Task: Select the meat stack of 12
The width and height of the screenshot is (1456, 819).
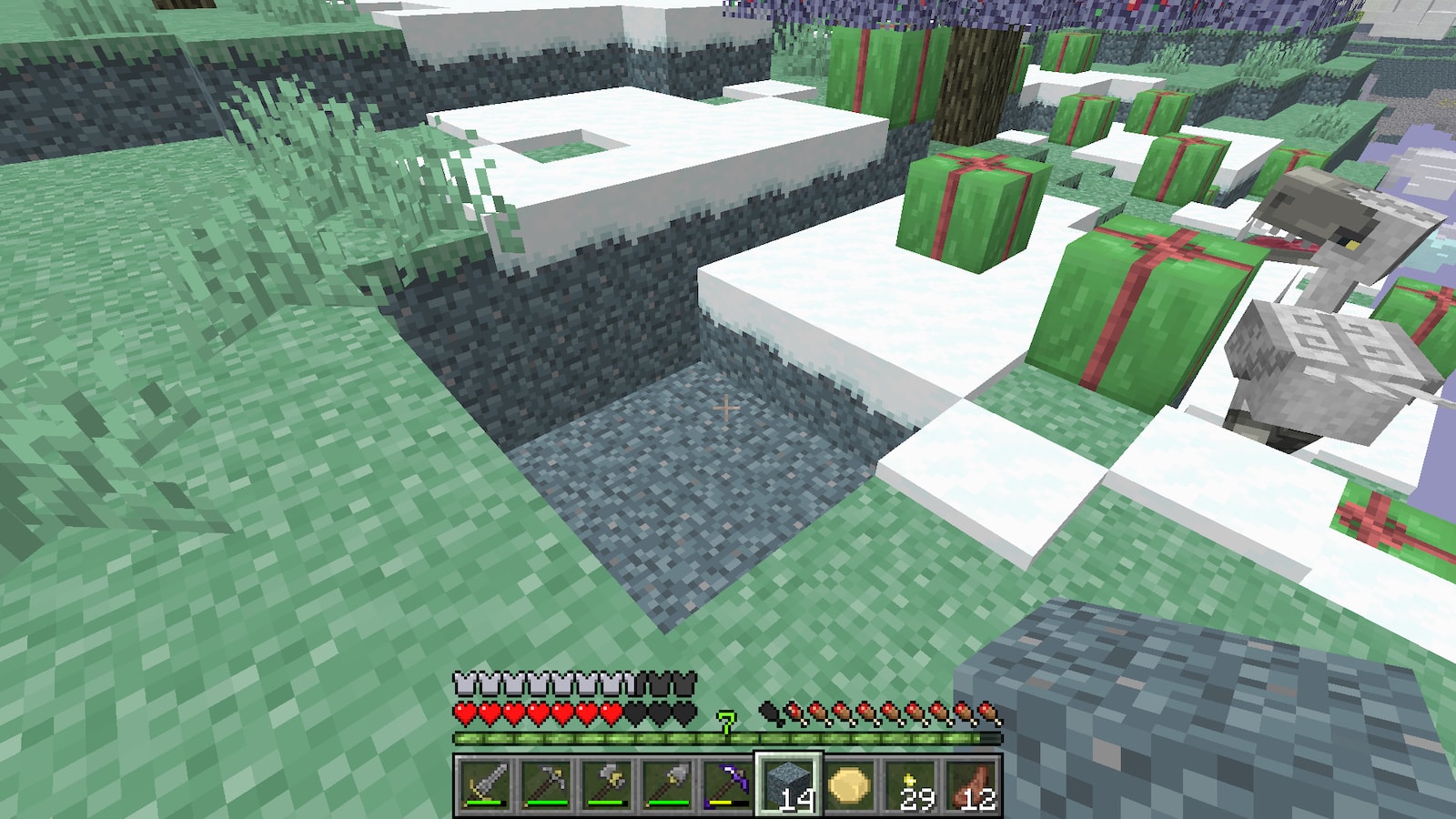Action: pyautogui.click(x=972, y=784)
